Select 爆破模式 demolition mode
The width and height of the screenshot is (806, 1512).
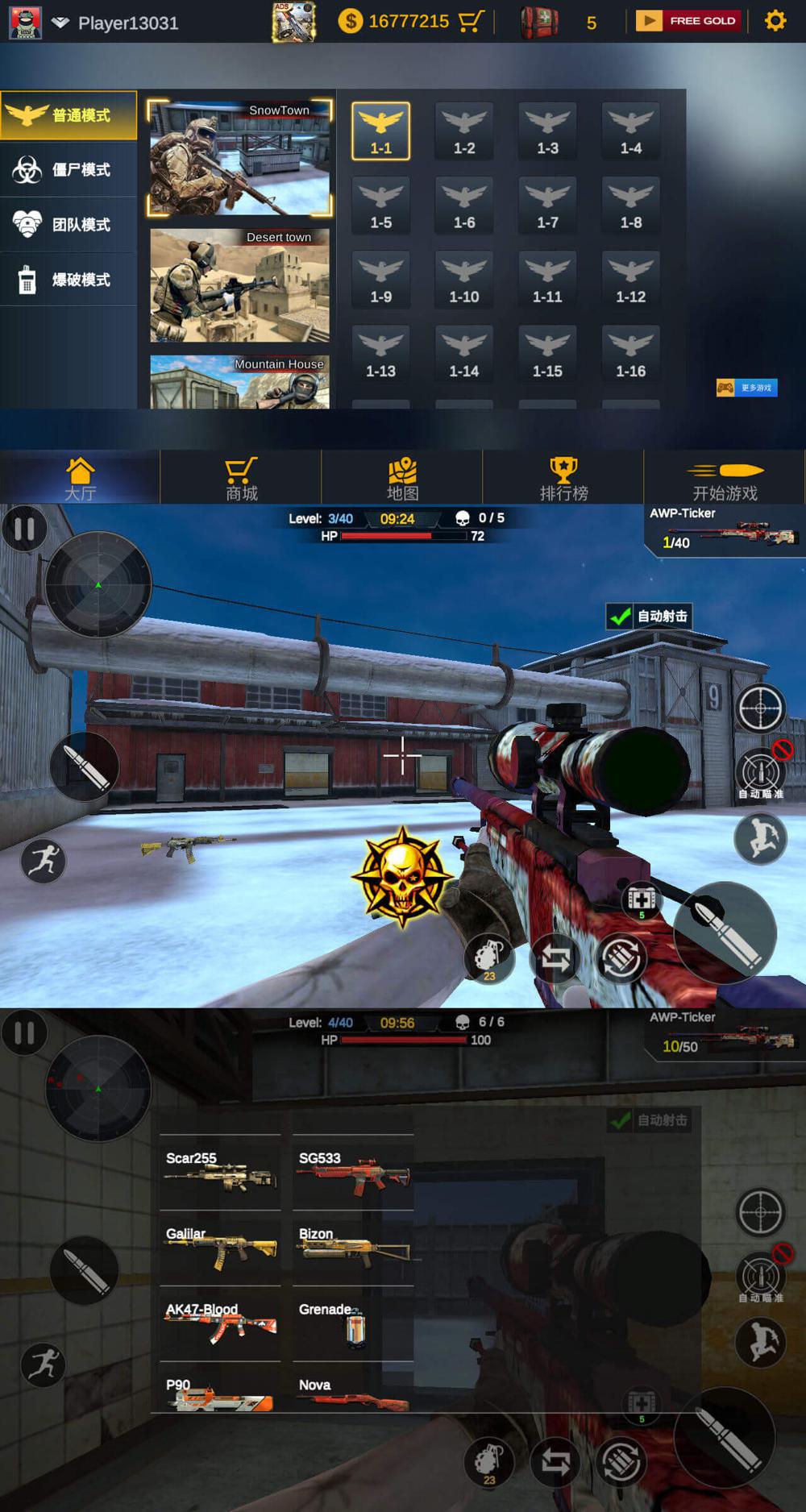coord(69,280)
